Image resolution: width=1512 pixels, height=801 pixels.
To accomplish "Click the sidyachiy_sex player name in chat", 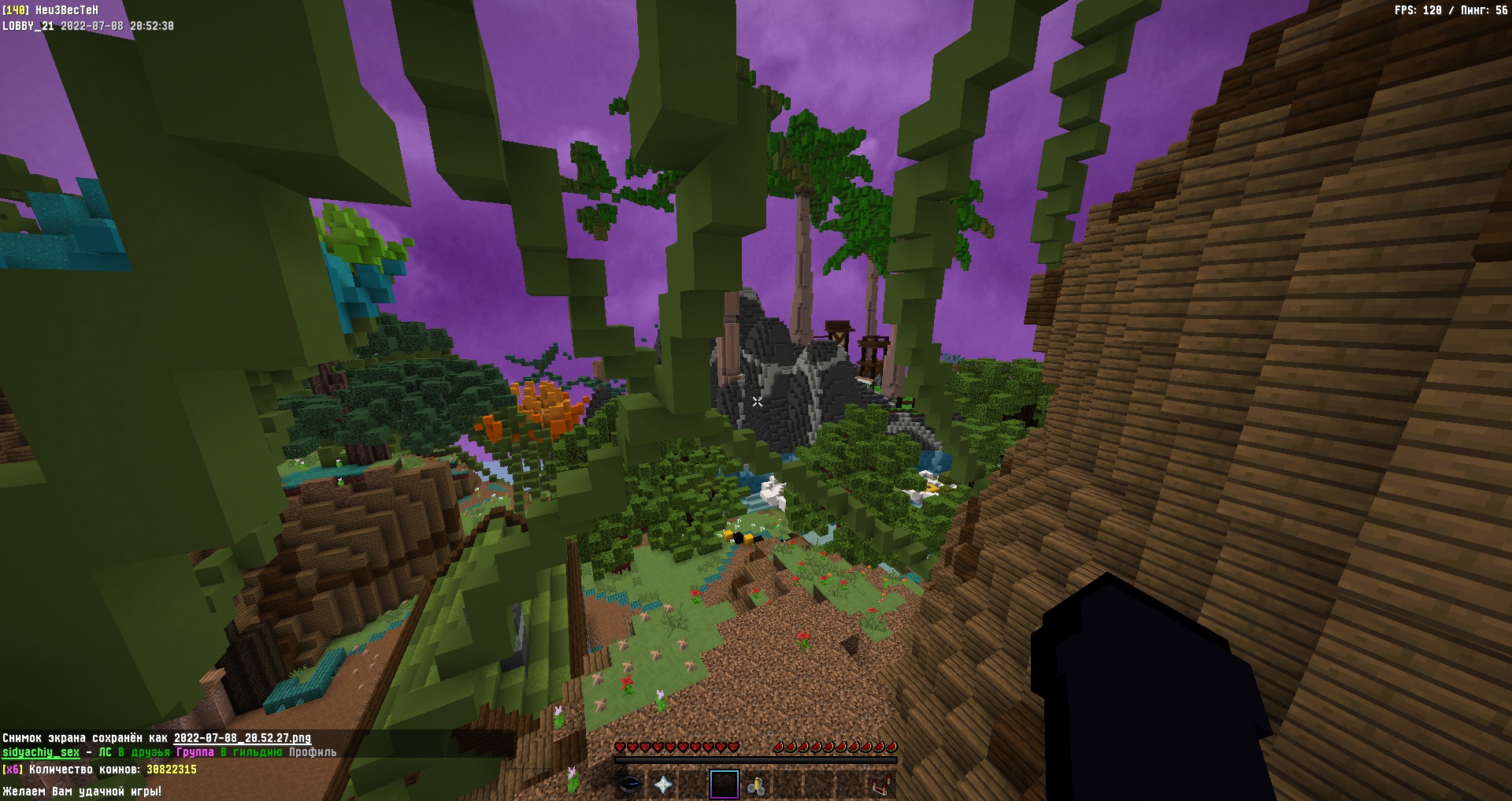I will point(41,752).
